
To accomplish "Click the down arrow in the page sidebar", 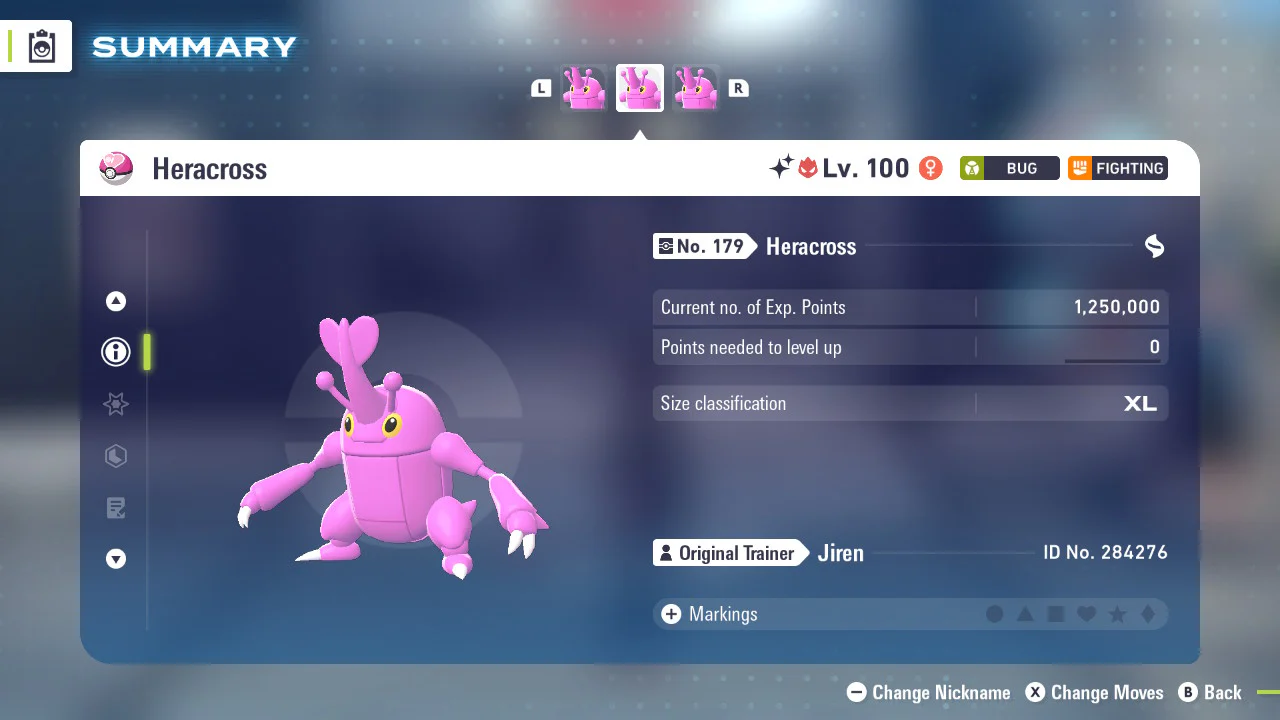I will (116, 560).
